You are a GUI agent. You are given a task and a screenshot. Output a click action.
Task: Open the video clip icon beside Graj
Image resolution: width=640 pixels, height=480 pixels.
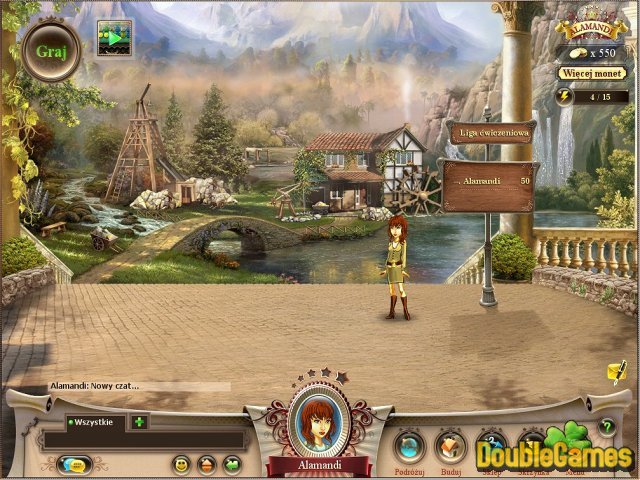tap(114, 37)
